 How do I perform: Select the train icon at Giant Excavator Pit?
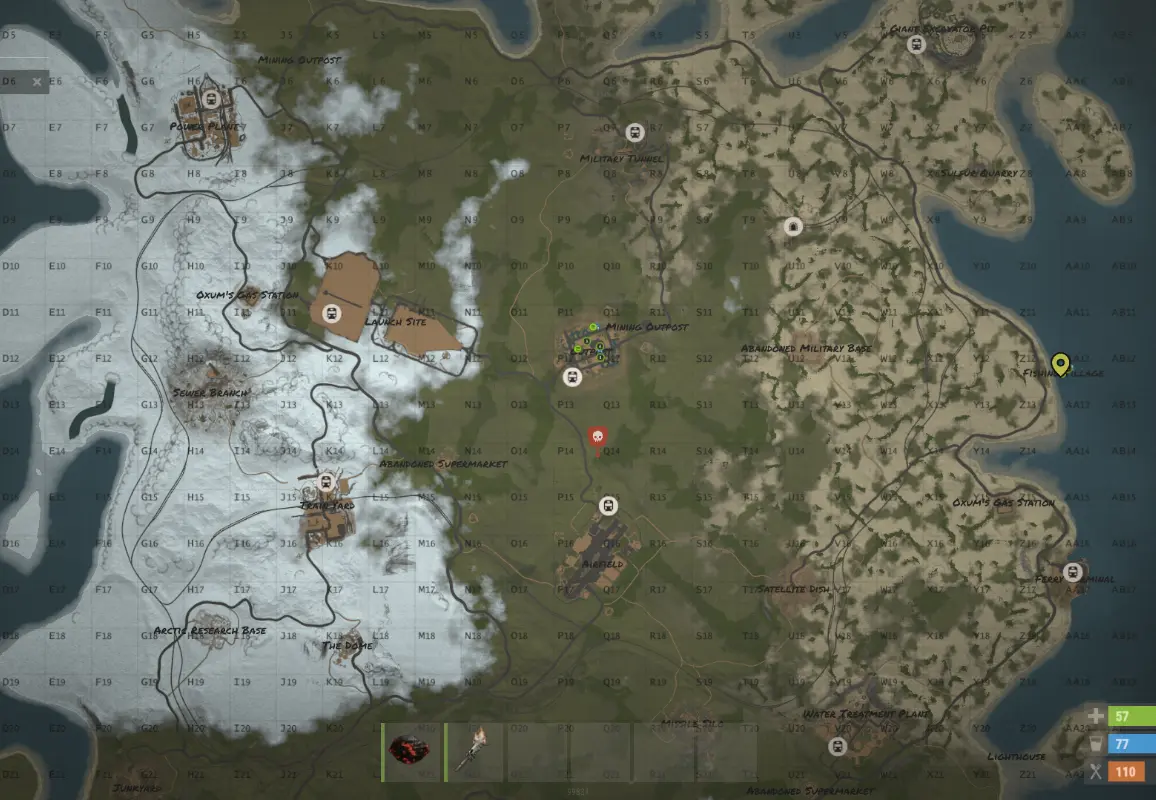tap(915, 44)
